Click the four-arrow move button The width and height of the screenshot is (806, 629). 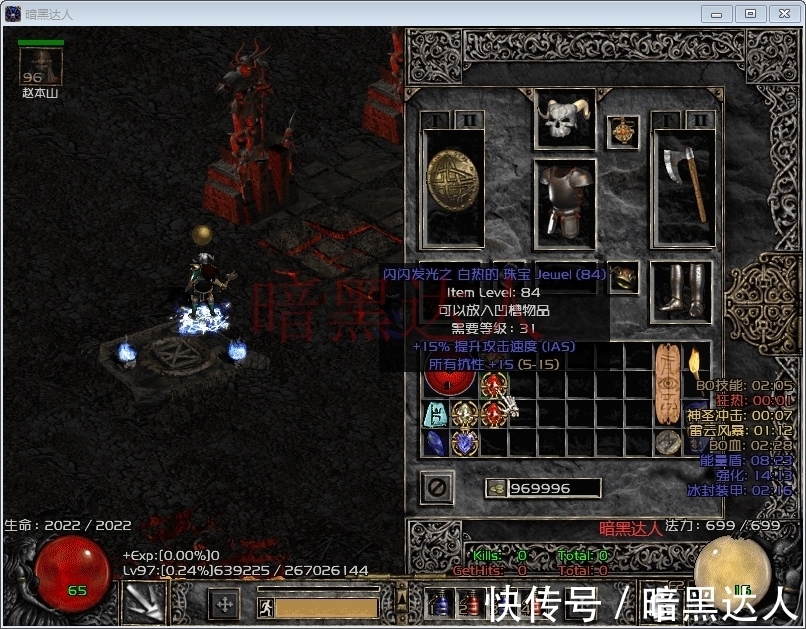click(x=225, y=604)
